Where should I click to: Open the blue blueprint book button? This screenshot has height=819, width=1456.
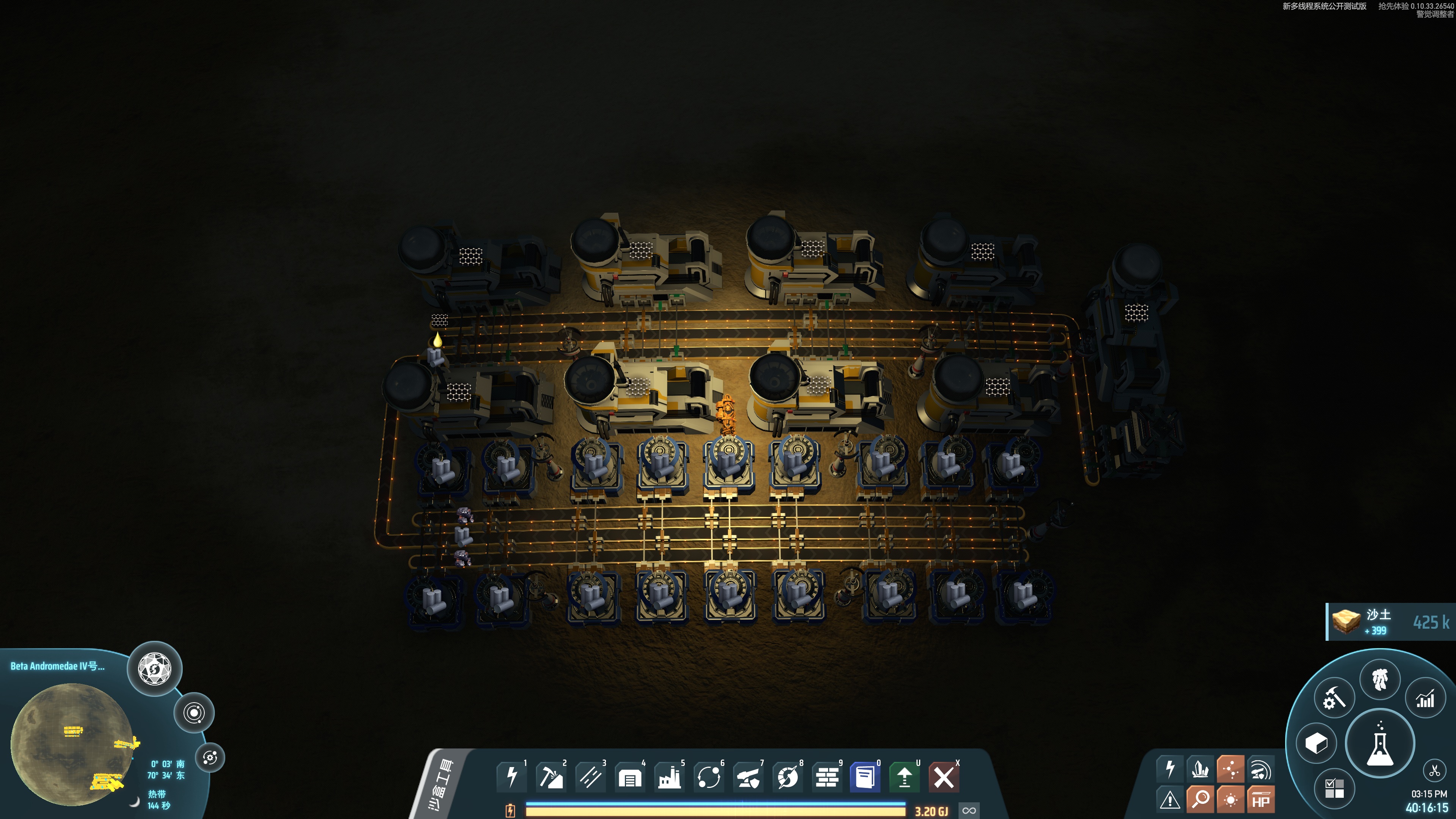(x=865, y=777)
